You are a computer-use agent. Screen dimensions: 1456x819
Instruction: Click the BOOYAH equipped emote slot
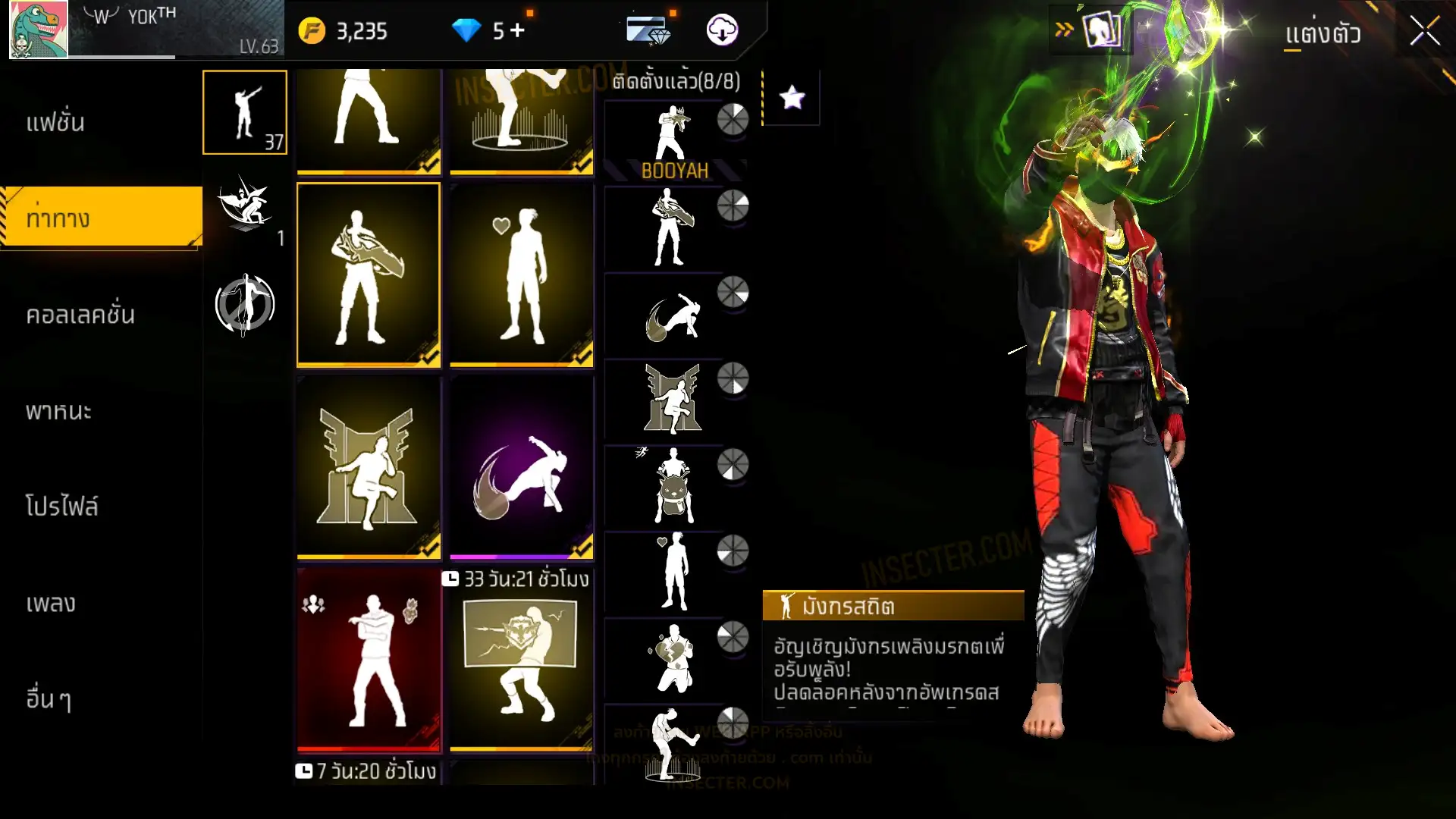pos(673,142)
